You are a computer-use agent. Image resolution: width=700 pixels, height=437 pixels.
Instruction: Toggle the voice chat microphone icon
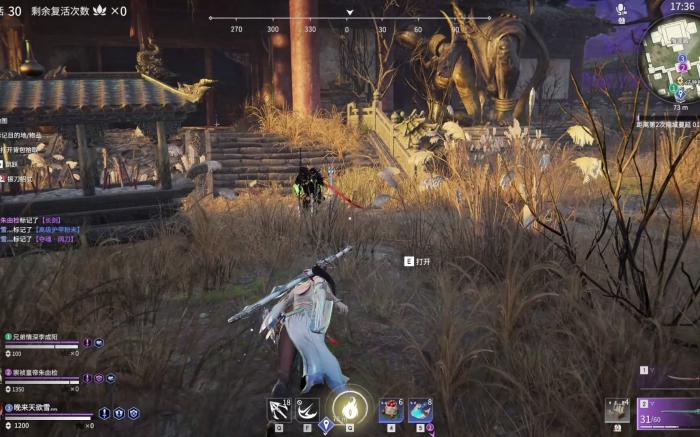620,8
